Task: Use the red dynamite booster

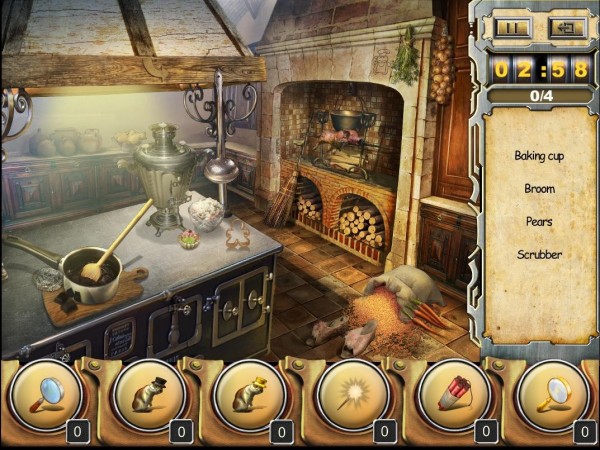Action: pyautogui.click(x=451, y=396)
